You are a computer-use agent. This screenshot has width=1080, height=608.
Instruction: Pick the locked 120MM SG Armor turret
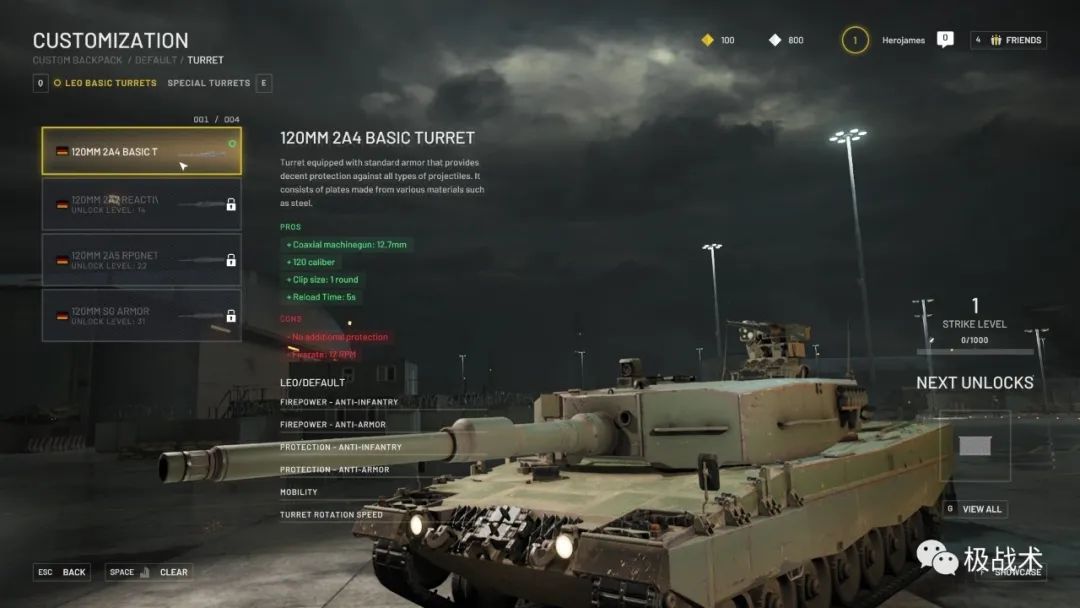tap(141, 315)
